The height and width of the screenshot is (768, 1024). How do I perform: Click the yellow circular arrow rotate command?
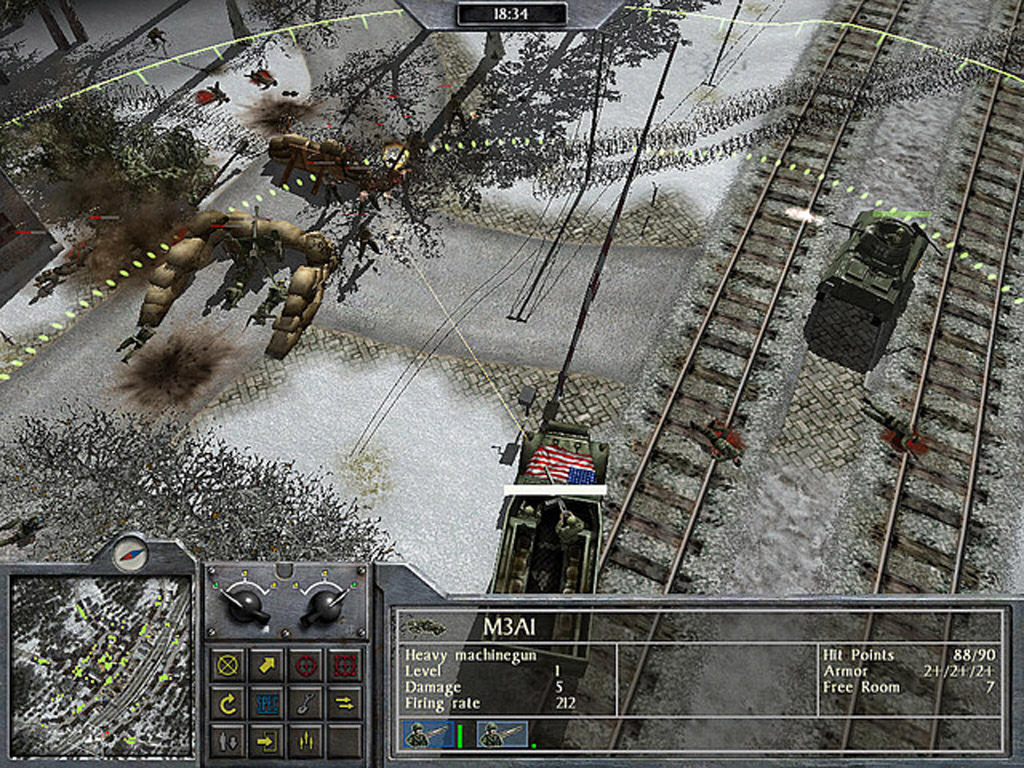point(229,703)
